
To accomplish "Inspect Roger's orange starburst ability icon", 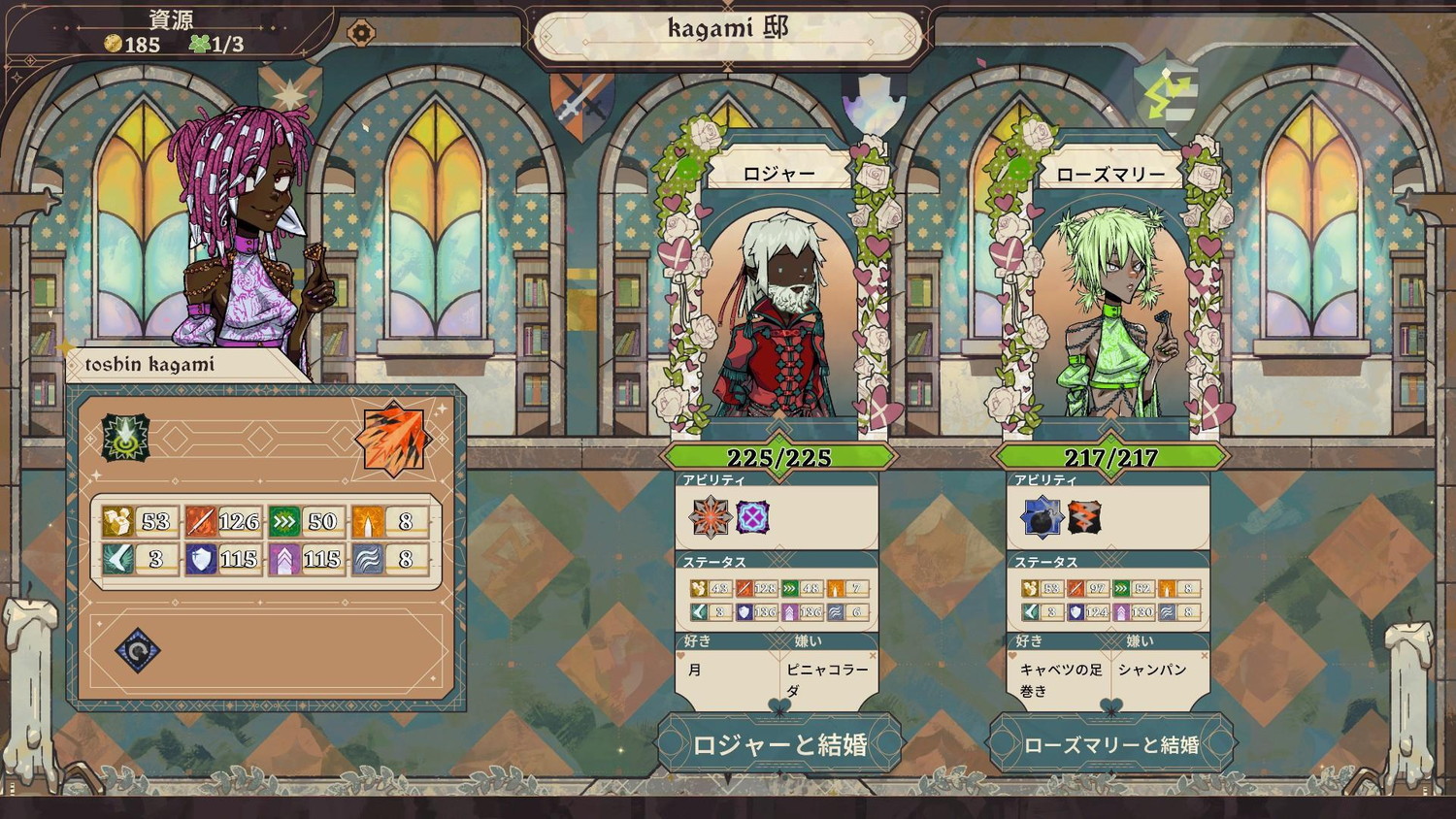I will (710, 517).
